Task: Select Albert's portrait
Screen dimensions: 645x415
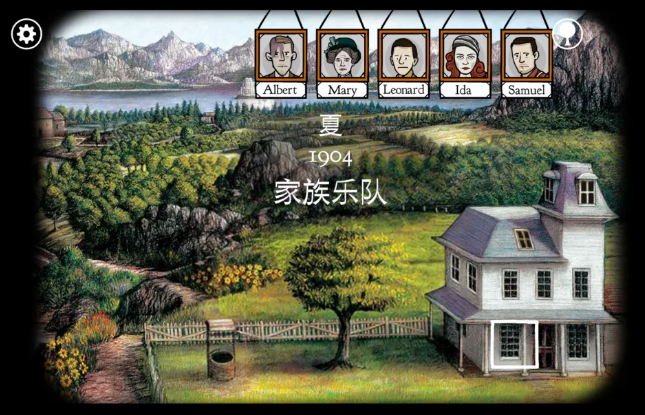Action: 280,56
